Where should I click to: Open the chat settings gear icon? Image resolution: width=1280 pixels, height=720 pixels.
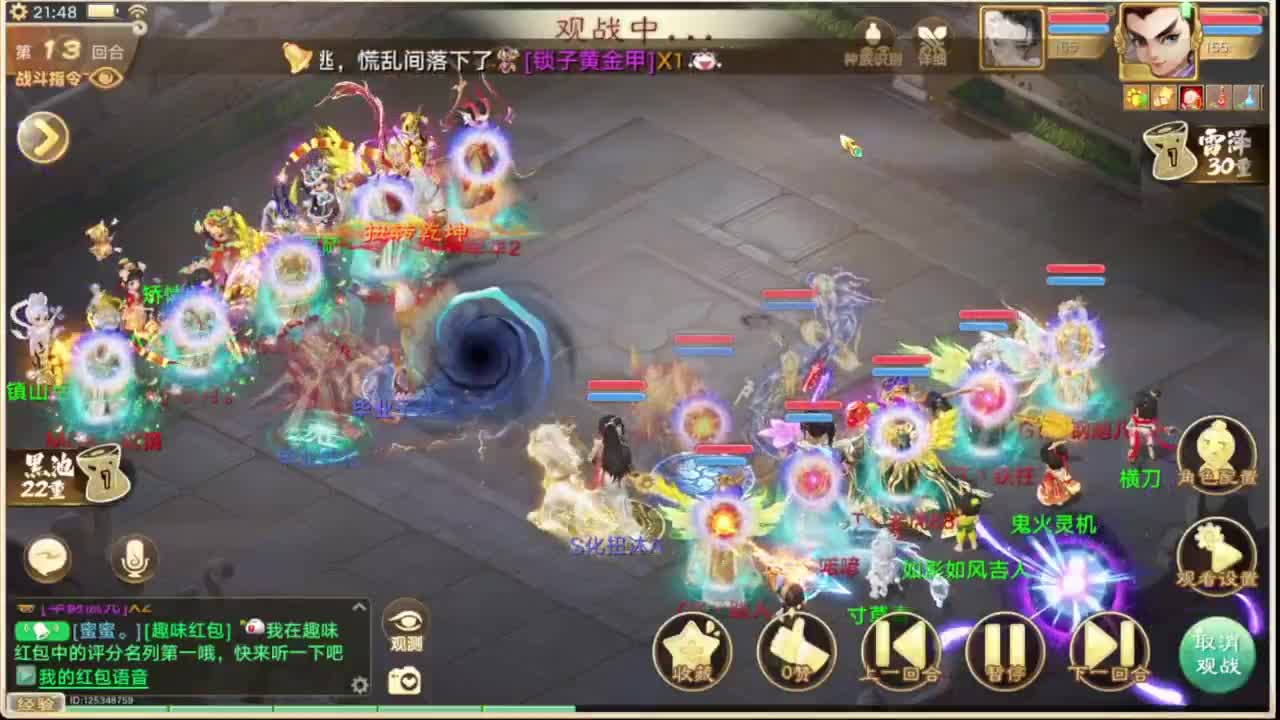(x=358, y=687)
